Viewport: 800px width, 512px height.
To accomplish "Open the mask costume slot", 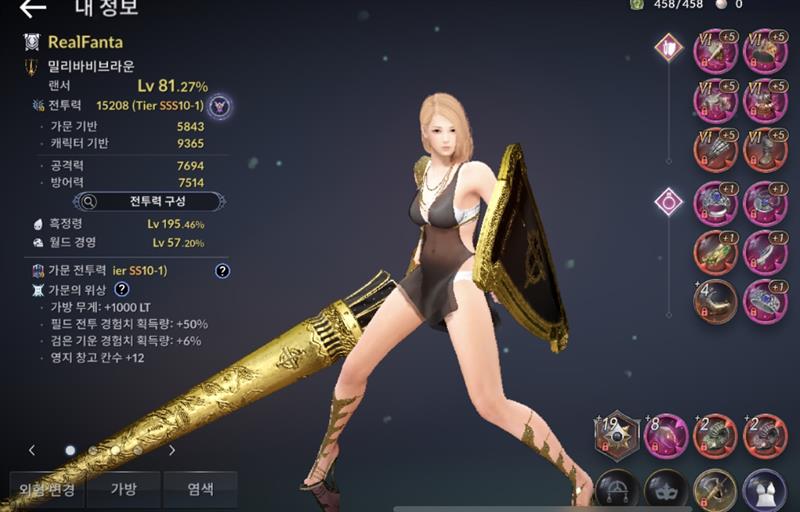I will coord(666,490).
